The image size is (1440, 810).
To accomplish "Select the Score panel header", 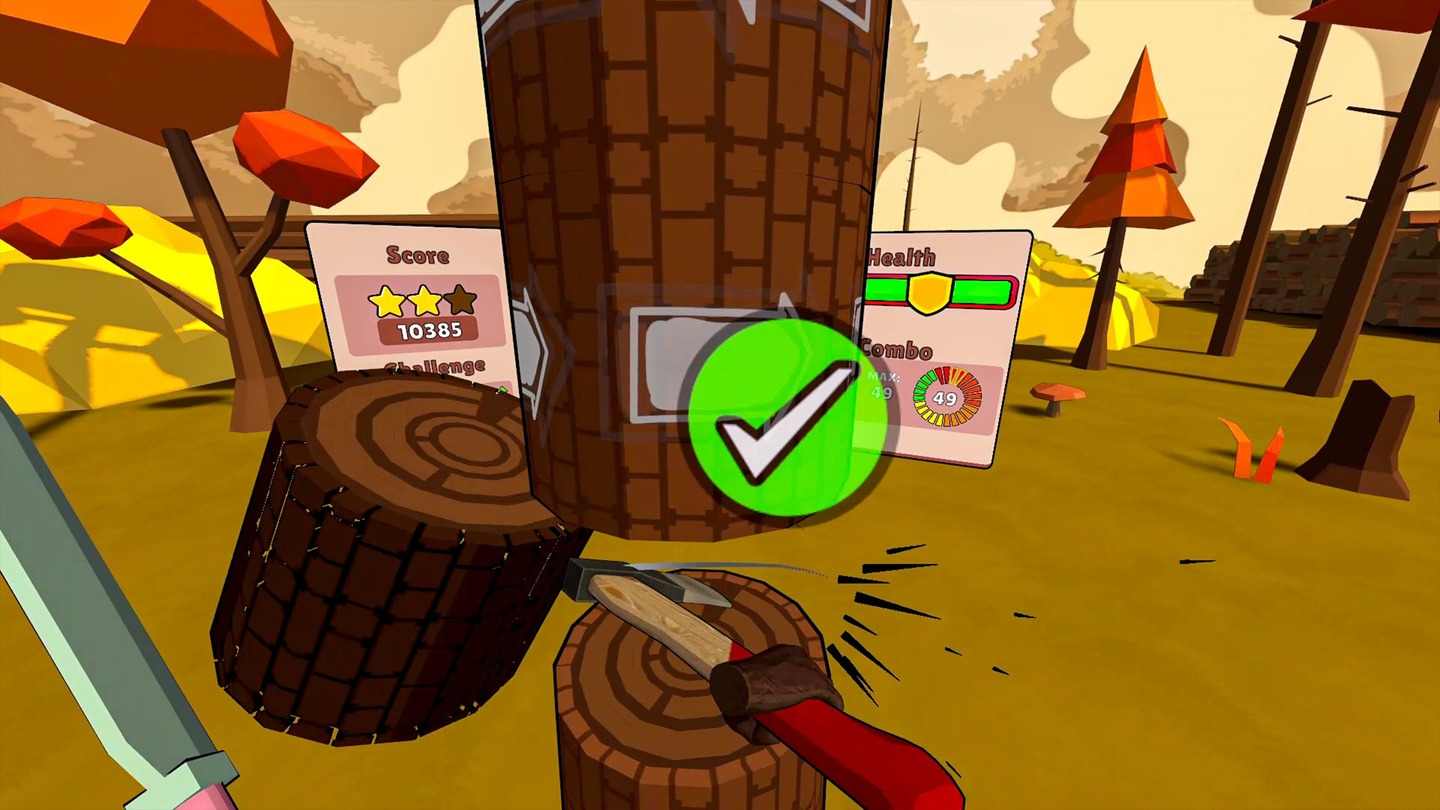I will tap(419, 256).
